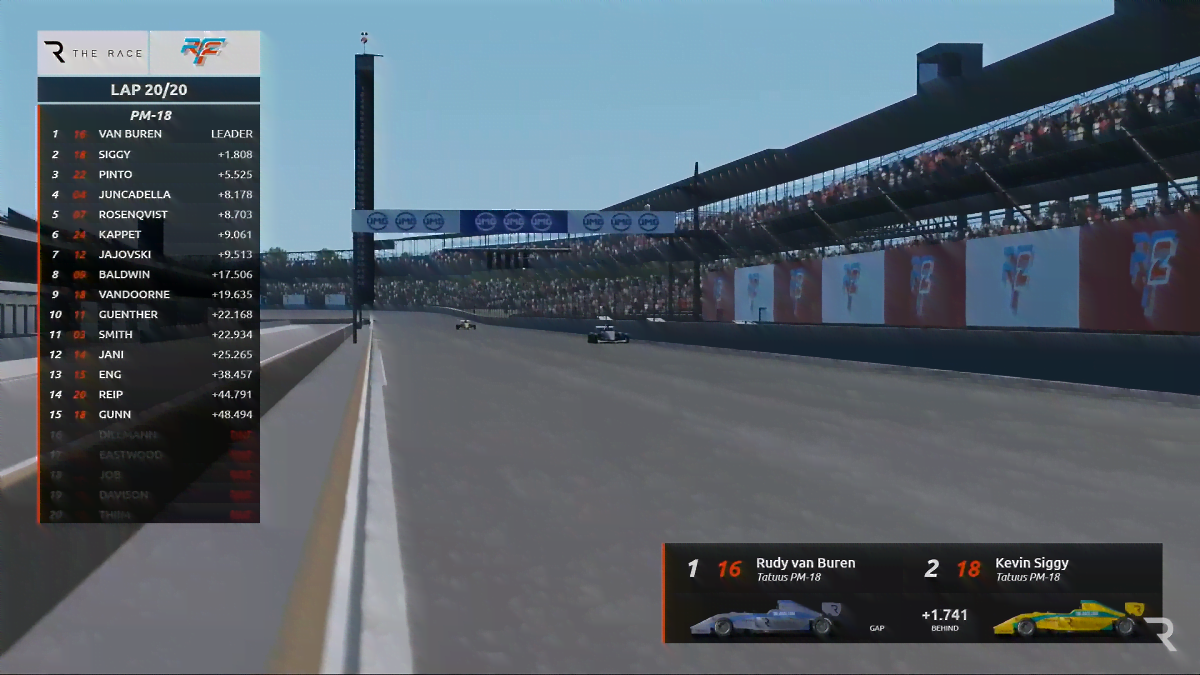This screenshot has width=1200, height=675.
Task: Select Baldwin's leaderboard row
Action: [150, 275]
